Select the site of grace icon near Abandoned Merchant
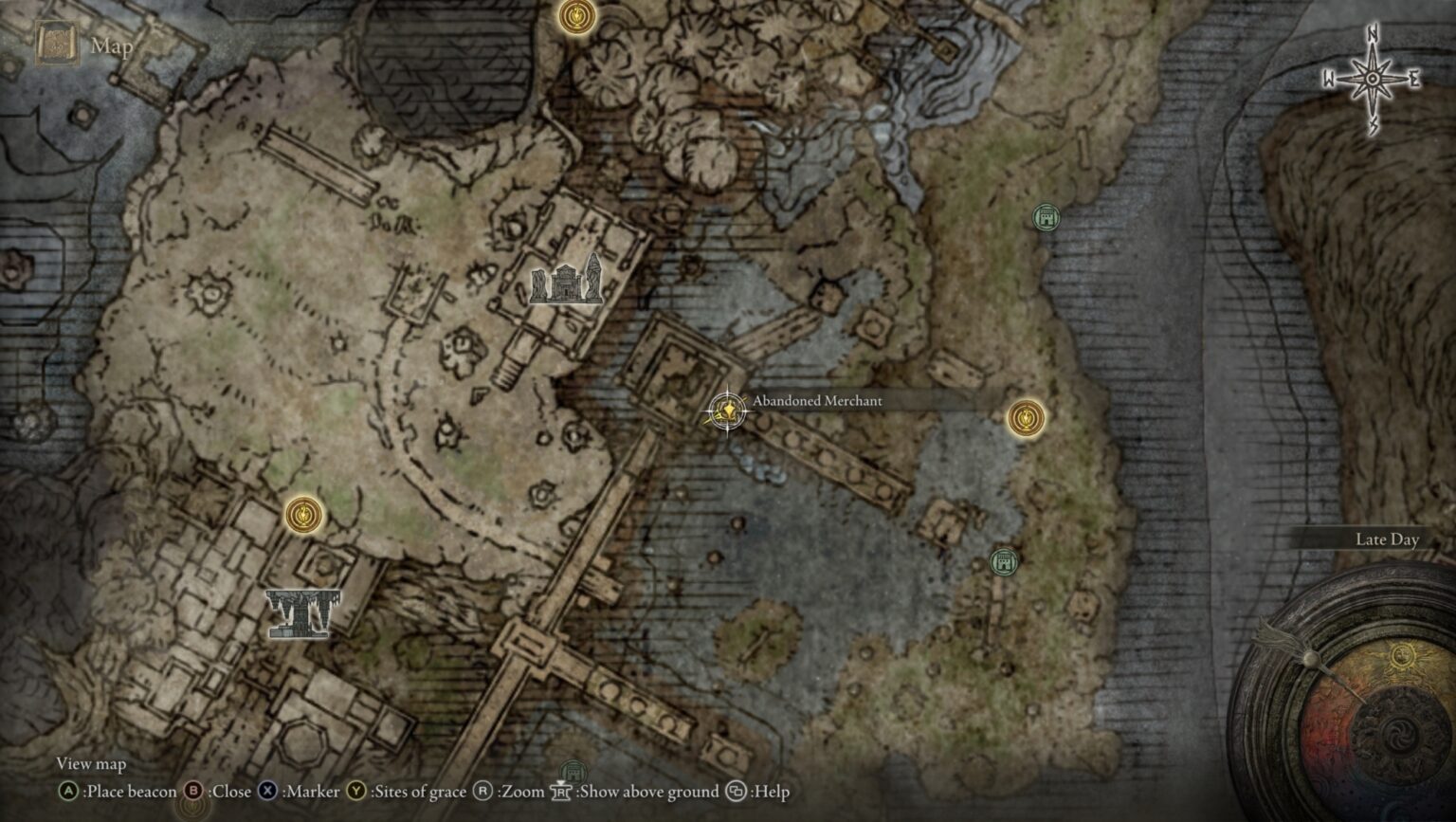 [1026, 415]
